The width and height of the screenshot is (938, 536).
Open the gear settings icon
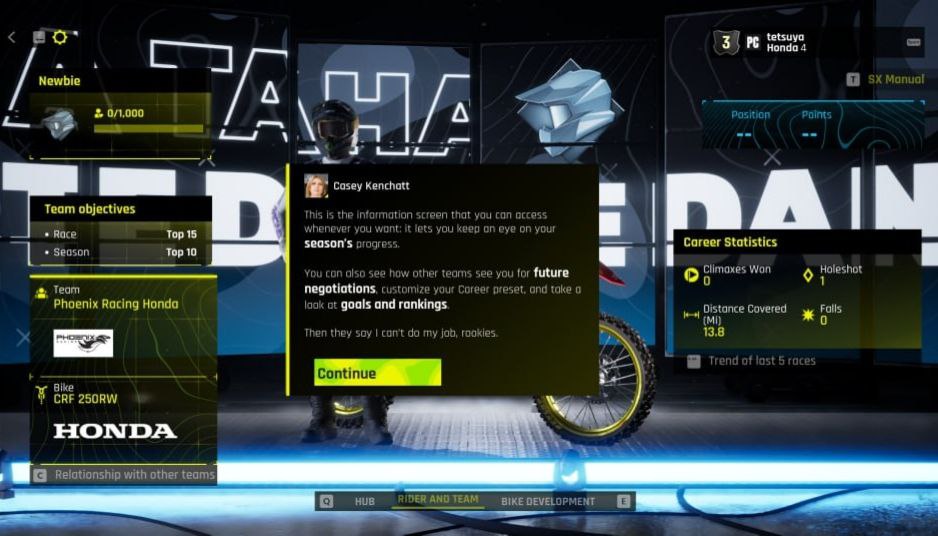click(60, 37)
